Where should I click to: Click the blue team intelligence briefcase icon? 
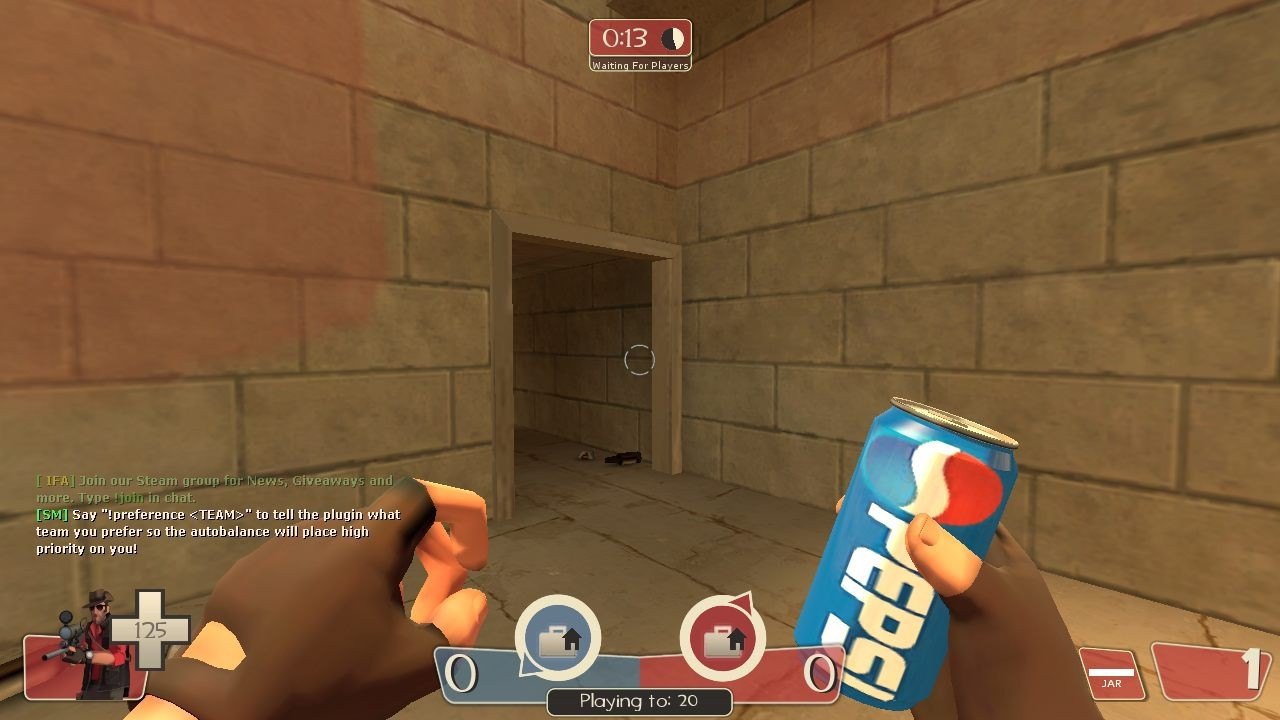(557, 639)
